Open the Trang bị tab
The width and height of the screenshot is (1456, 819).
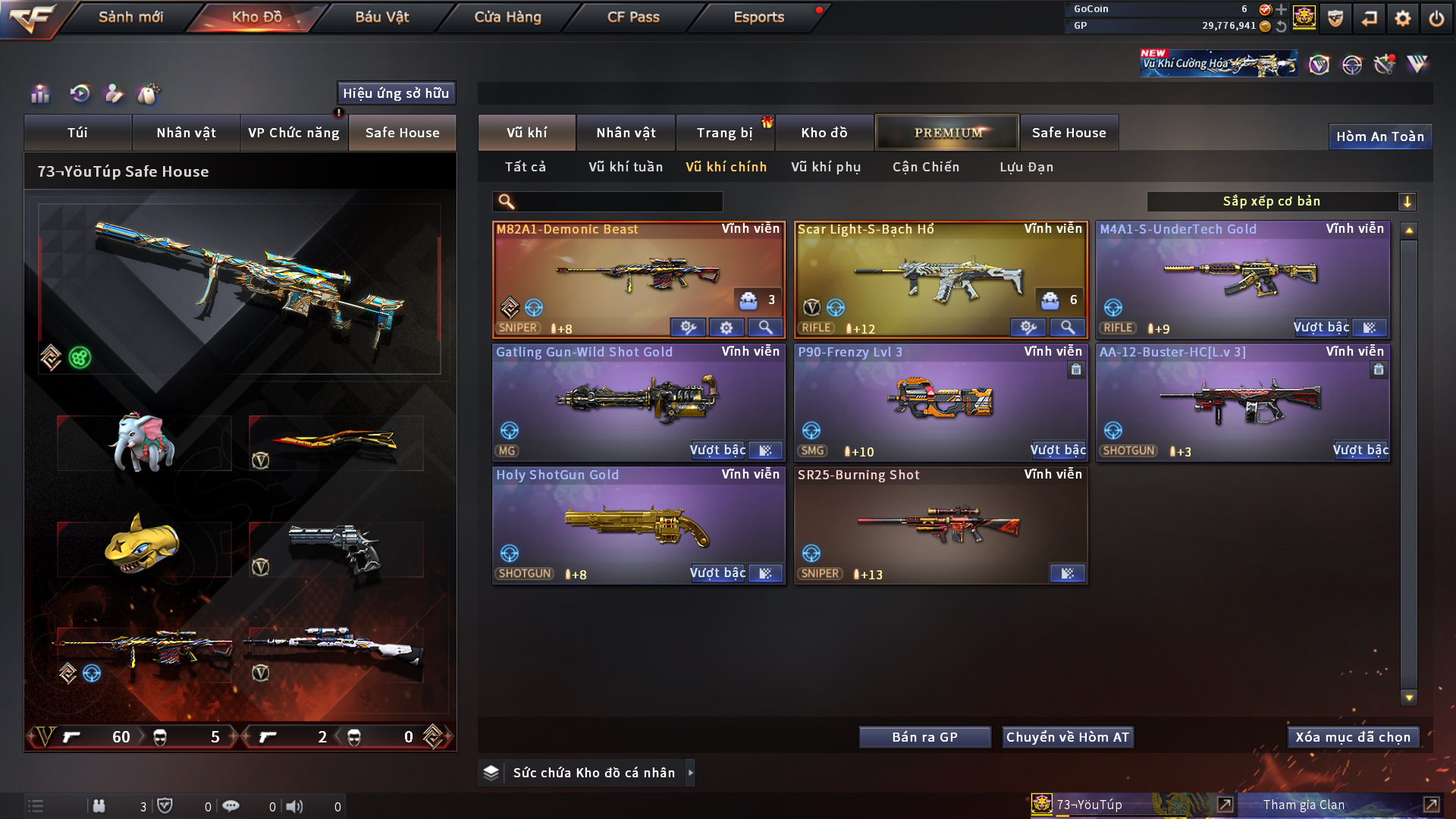tap(724, 133)
